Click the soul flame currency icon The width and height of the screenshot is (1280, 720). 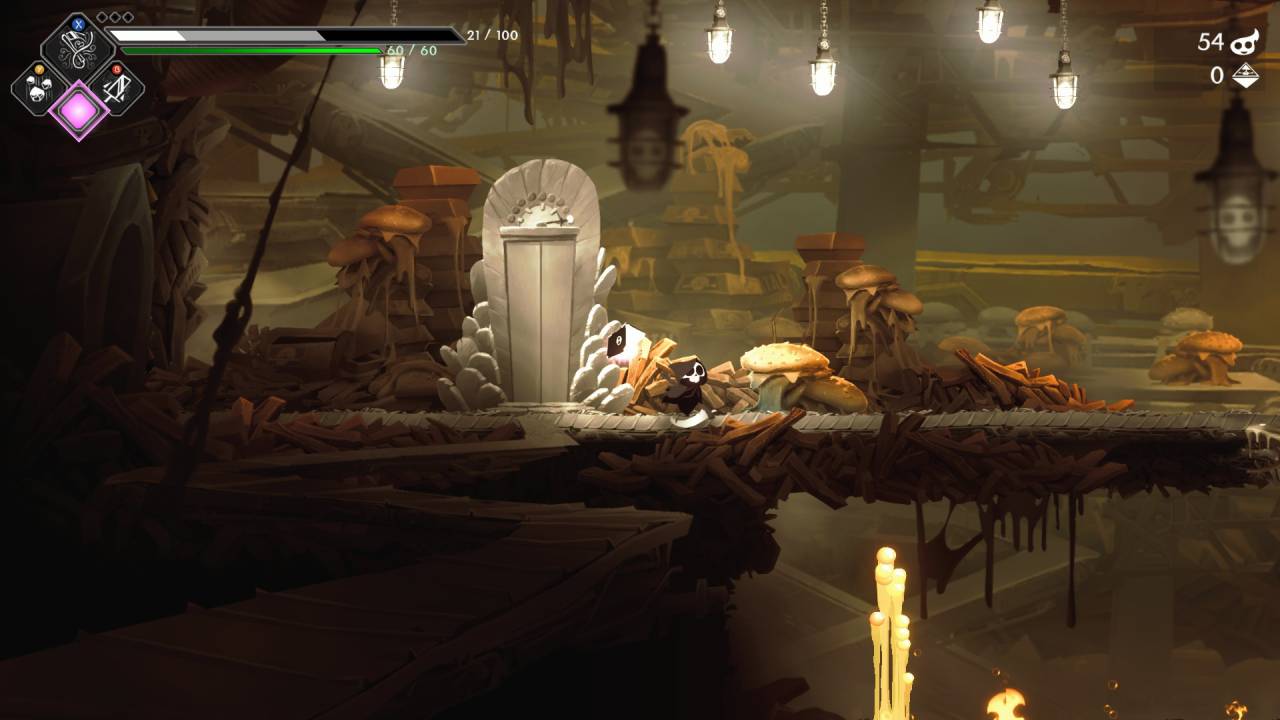pos(1244,42)
